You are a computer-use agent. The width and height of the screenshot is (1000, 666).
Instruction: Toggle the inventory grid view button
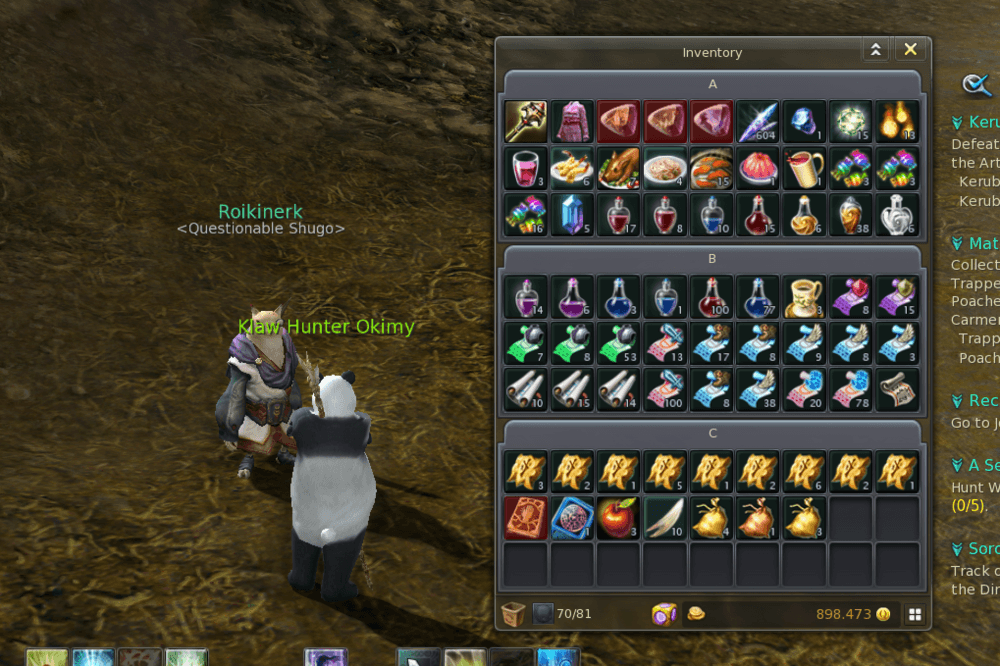coord(915,614)
